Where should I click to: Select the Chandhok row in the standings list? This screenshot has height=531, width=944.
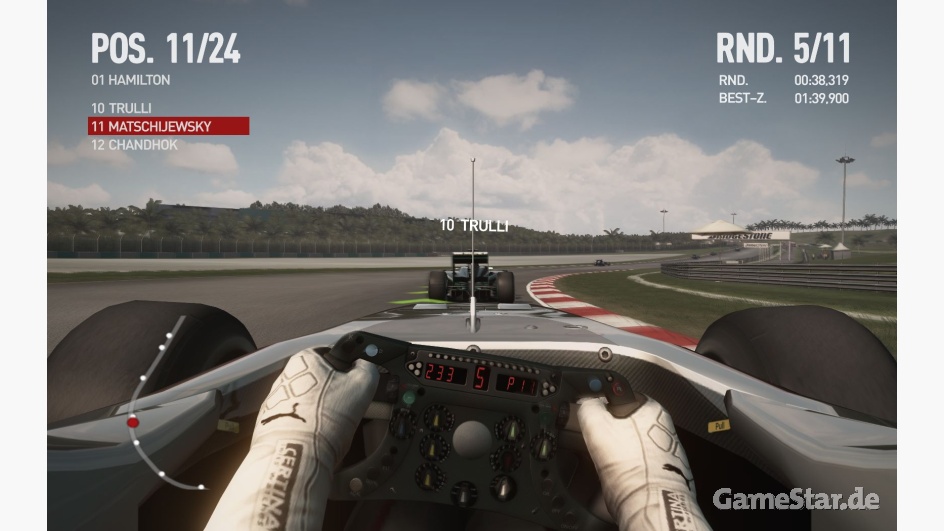[x=134, y=144]
